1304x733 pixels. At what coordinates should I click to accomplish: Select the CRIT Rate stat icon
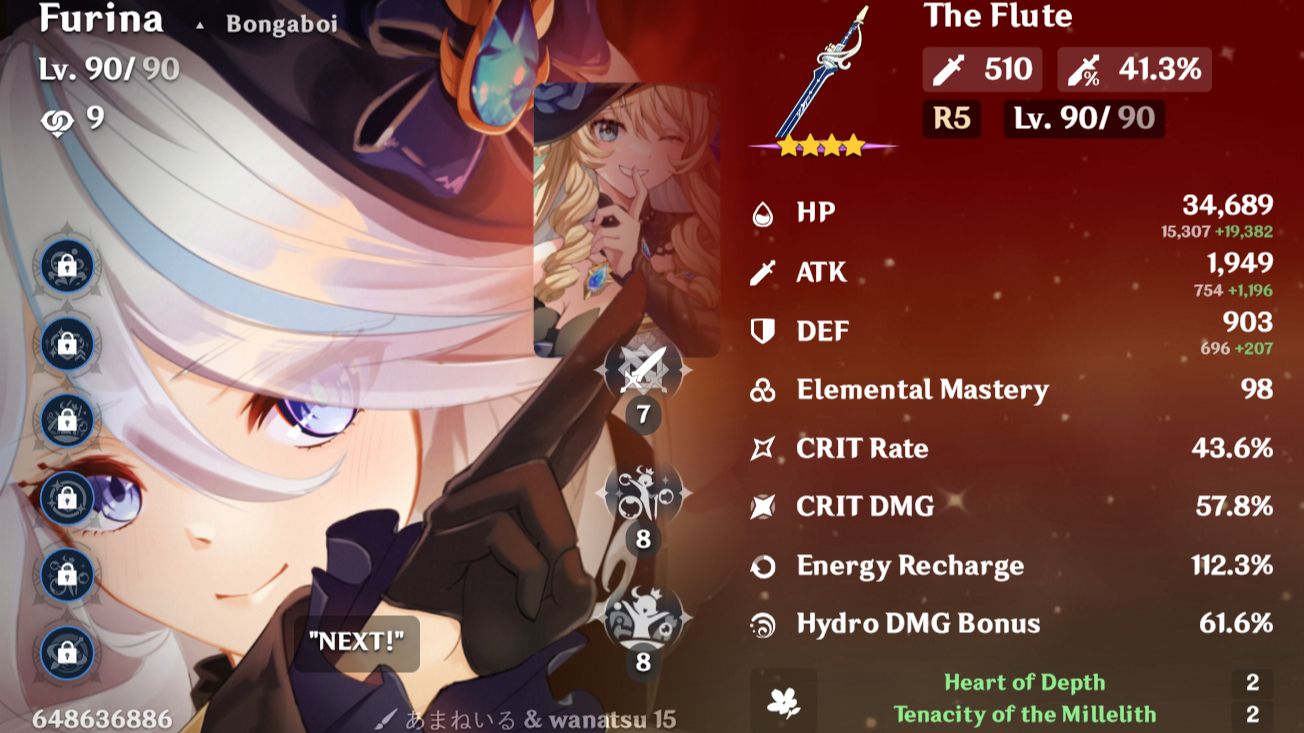(x=763, y=449)
